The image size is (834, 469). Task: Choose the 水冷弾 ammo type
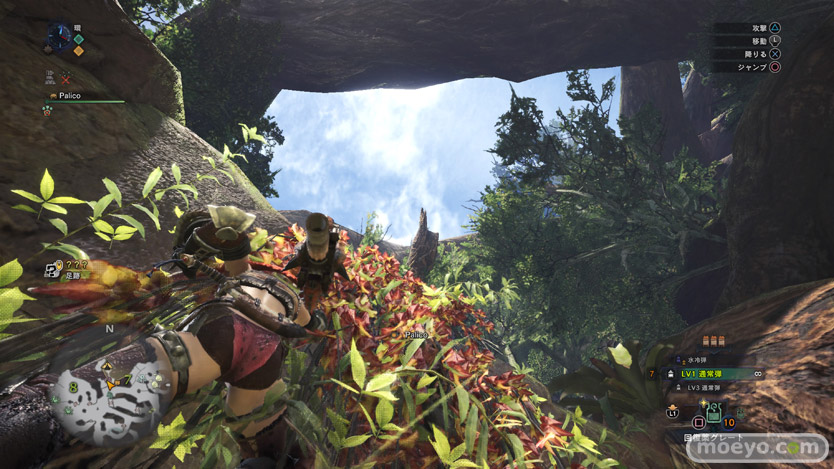pos(698,360)
